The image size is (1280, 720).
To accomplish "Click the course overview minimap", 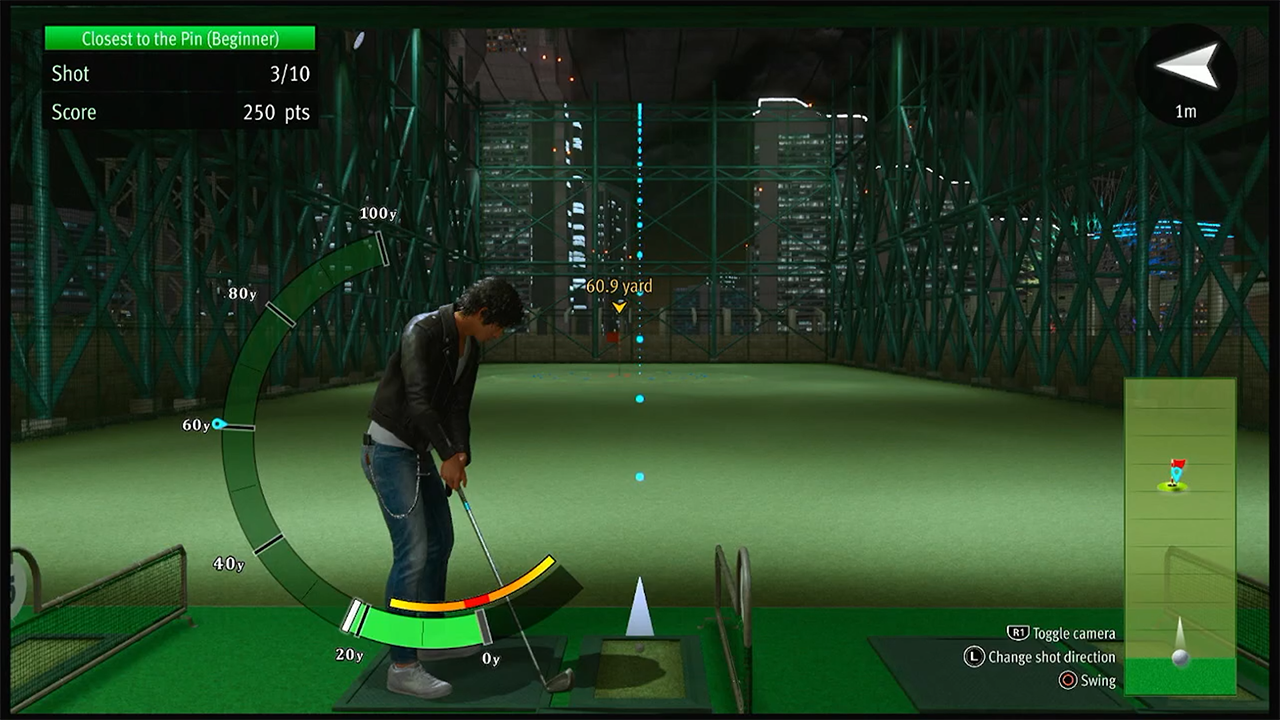I will pos(1180,535).
